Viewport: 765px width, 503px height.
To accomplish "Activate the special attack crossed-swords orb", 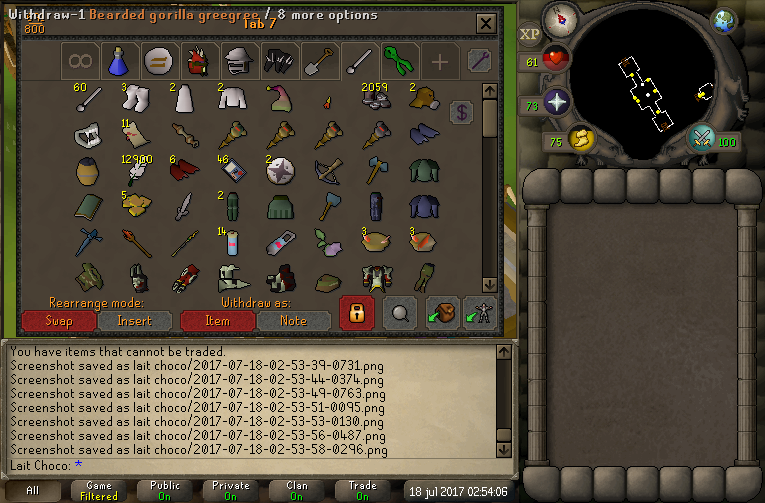I will click(x=702, y=138).
